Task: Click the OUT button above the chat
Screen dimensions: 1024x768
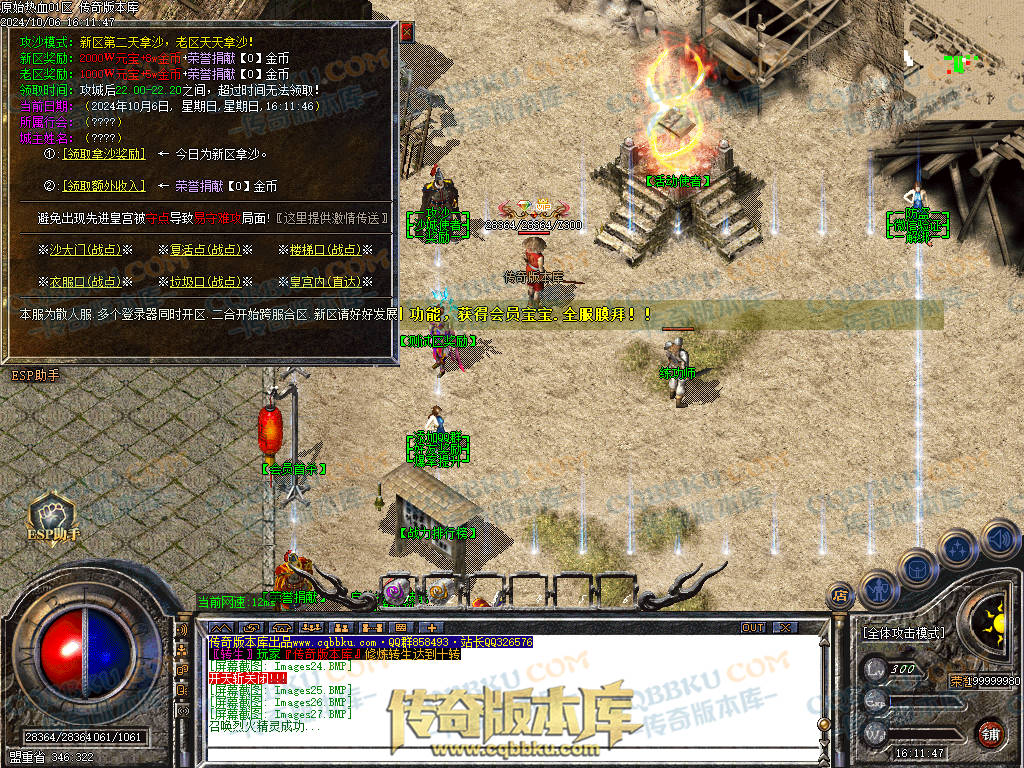Action: (753, 627)
